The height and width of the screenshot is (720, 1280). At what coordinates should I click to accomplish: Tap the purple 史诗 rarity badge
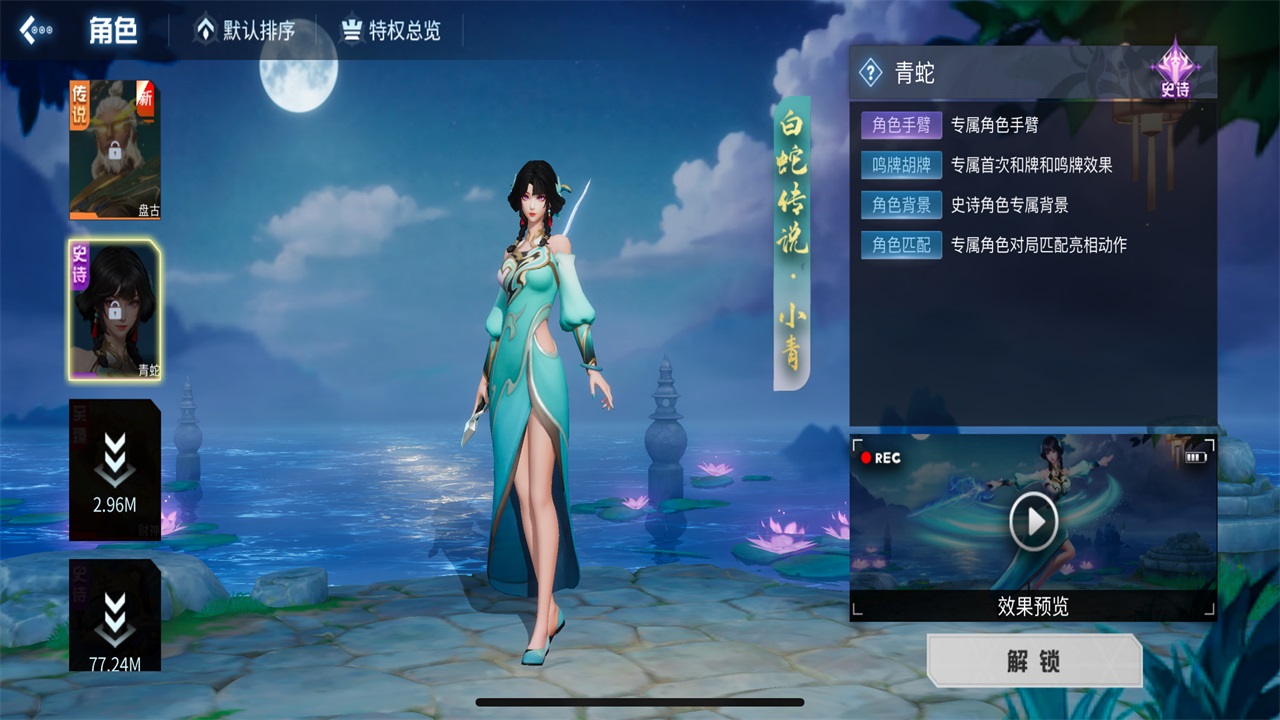click(x=1175, y=70)
